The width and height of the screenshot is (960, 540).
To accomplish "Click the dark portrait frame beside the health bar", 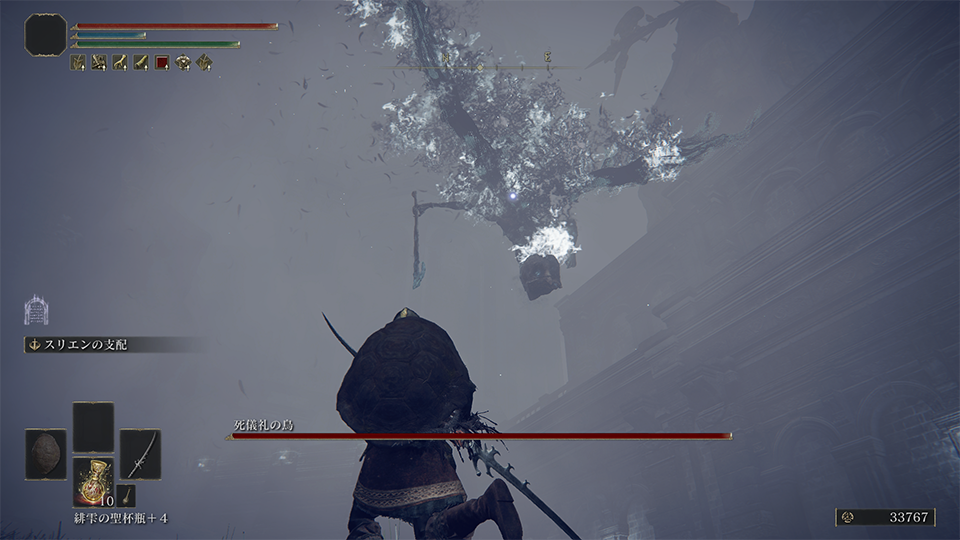I will [x=46, y=34].
